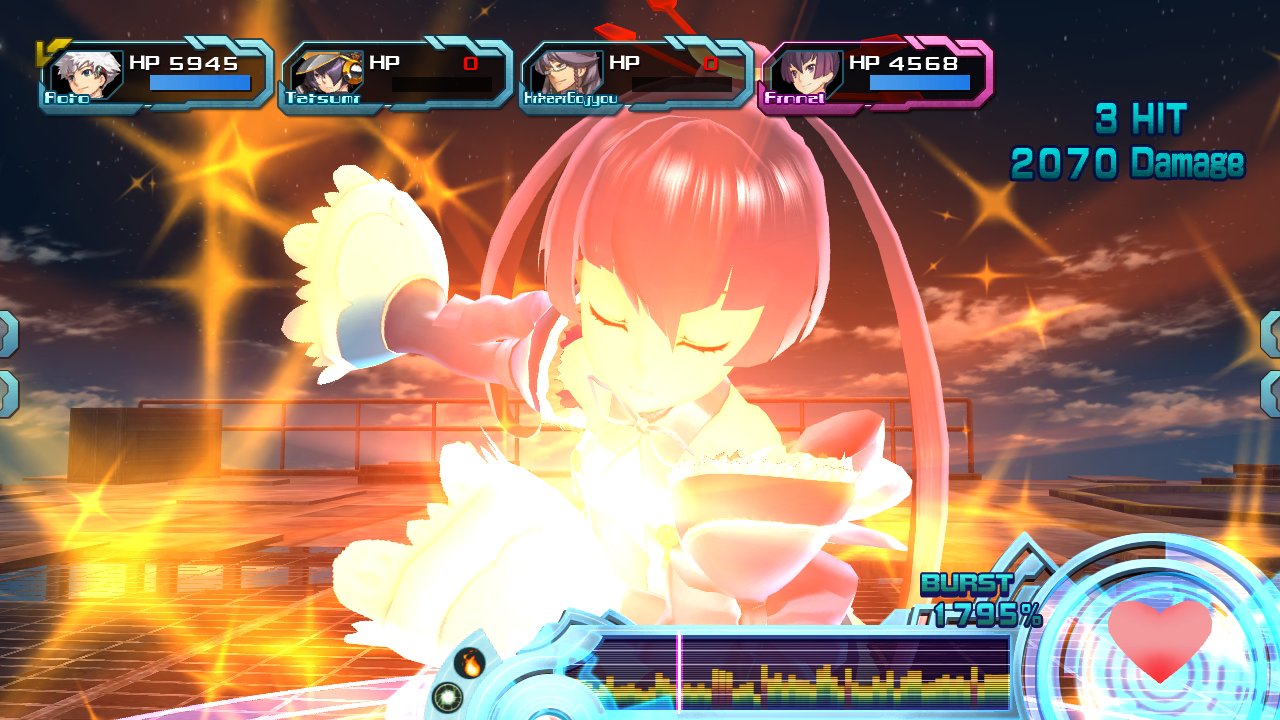This screenshot has width=1280, height=720.
Task: Click the flame icon by the harmograph
Action: (x=469, y=662)
